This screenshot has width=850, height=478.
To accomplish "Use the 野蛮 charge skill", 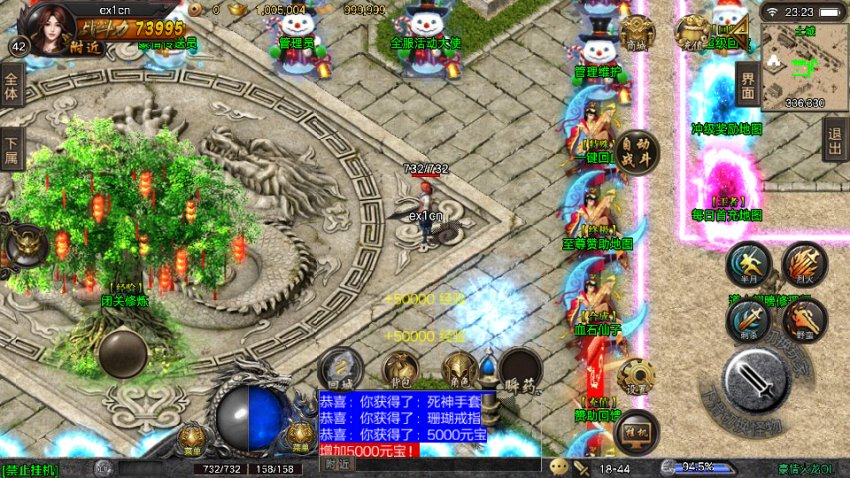I will (804, 320).
